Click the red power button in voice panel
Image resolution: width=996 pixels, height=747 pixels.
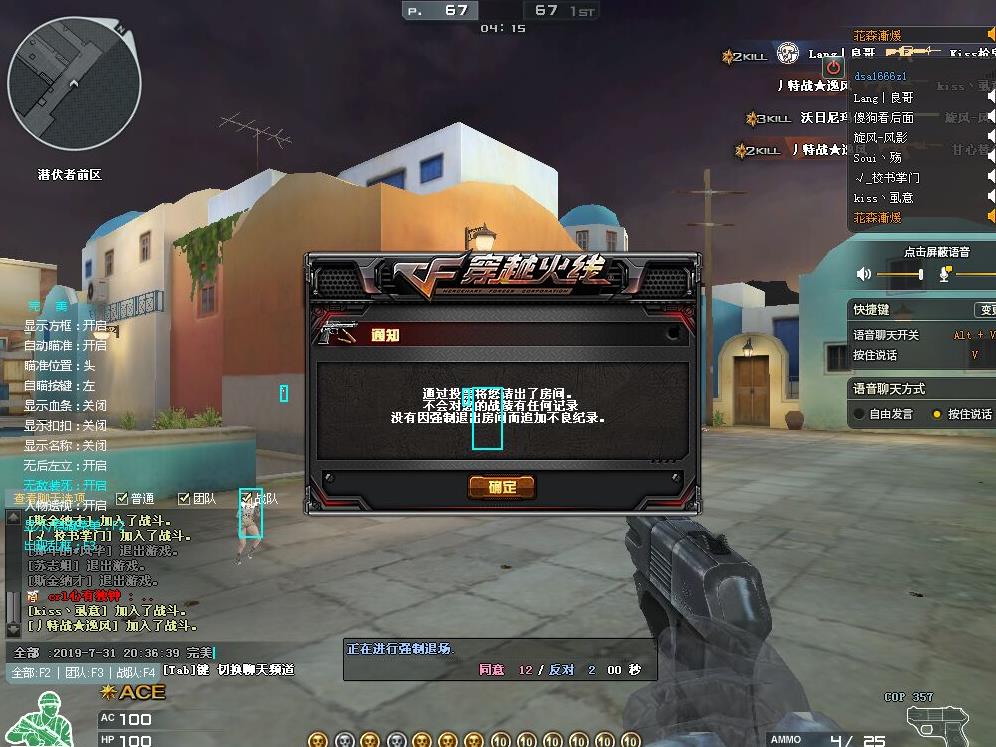[833, 67]
